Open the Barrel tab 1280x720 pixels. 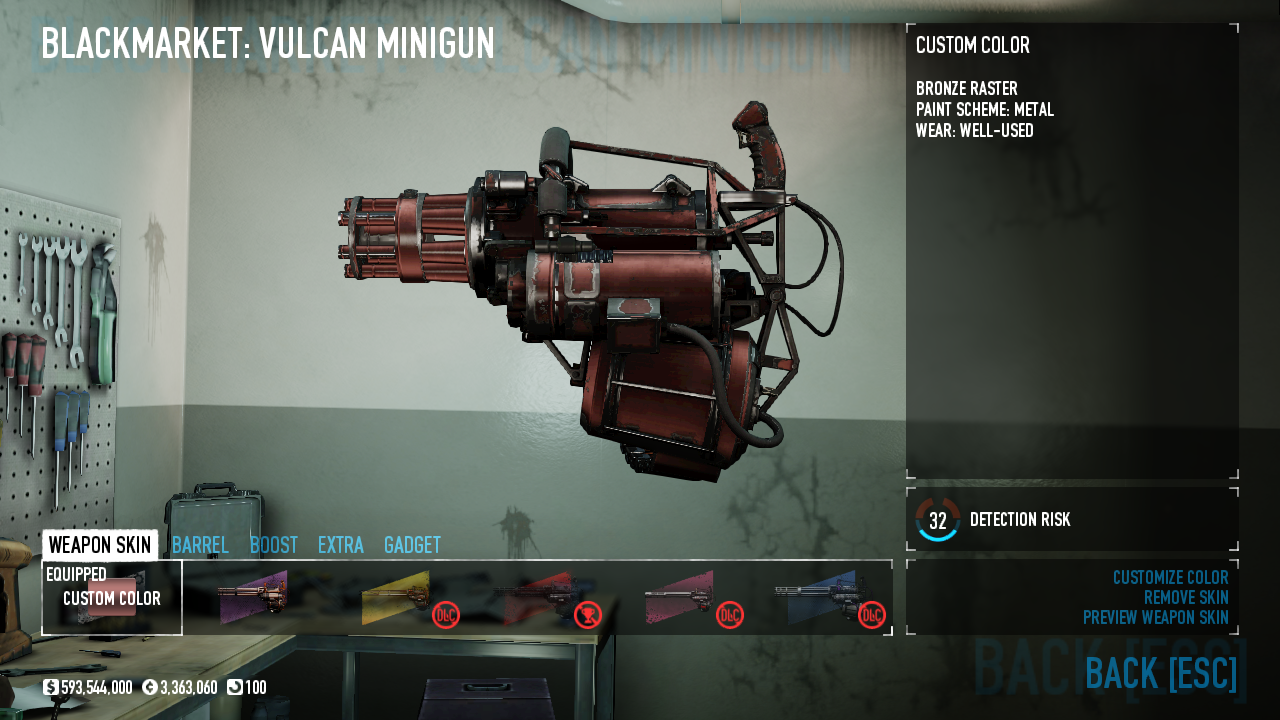click(x=200, y=545)
